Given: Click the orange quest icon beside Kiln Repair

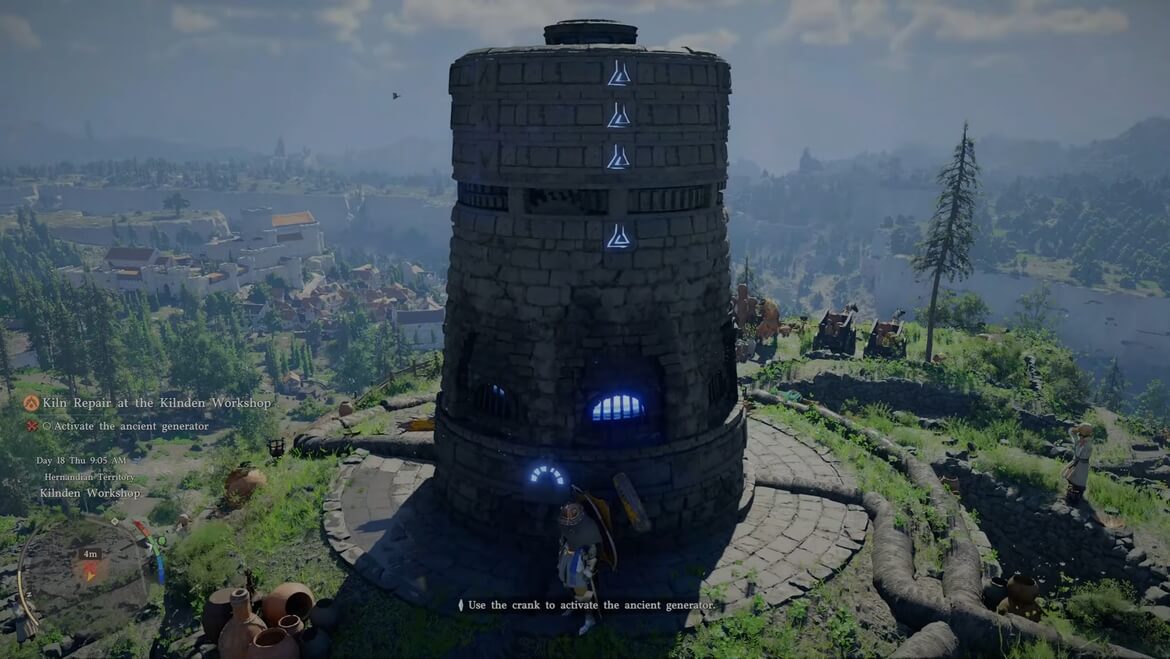Looking at the screenshot, I should [x=31, y=403].
